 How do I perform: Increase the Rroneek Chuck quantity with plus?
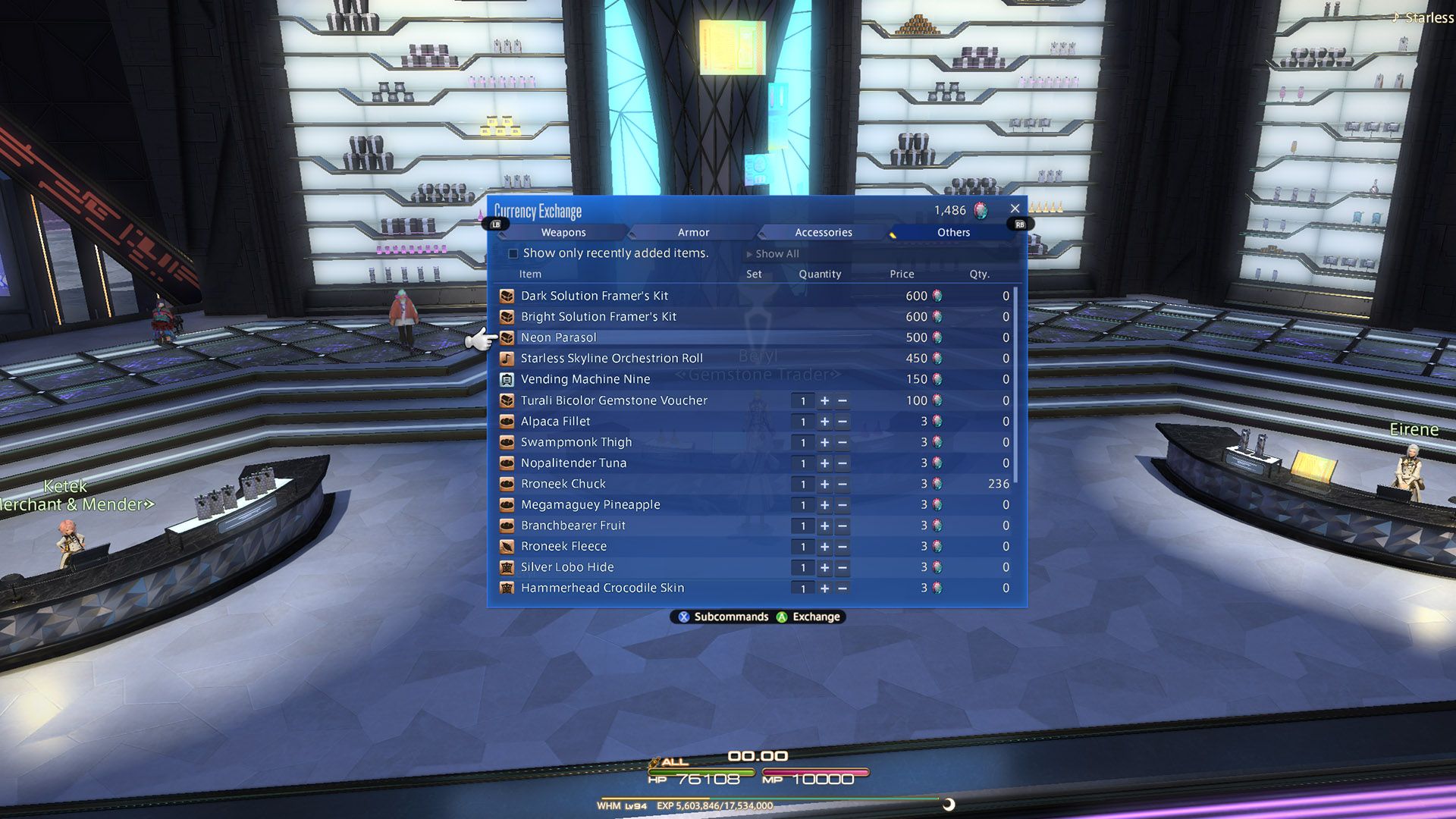point(824,484)
